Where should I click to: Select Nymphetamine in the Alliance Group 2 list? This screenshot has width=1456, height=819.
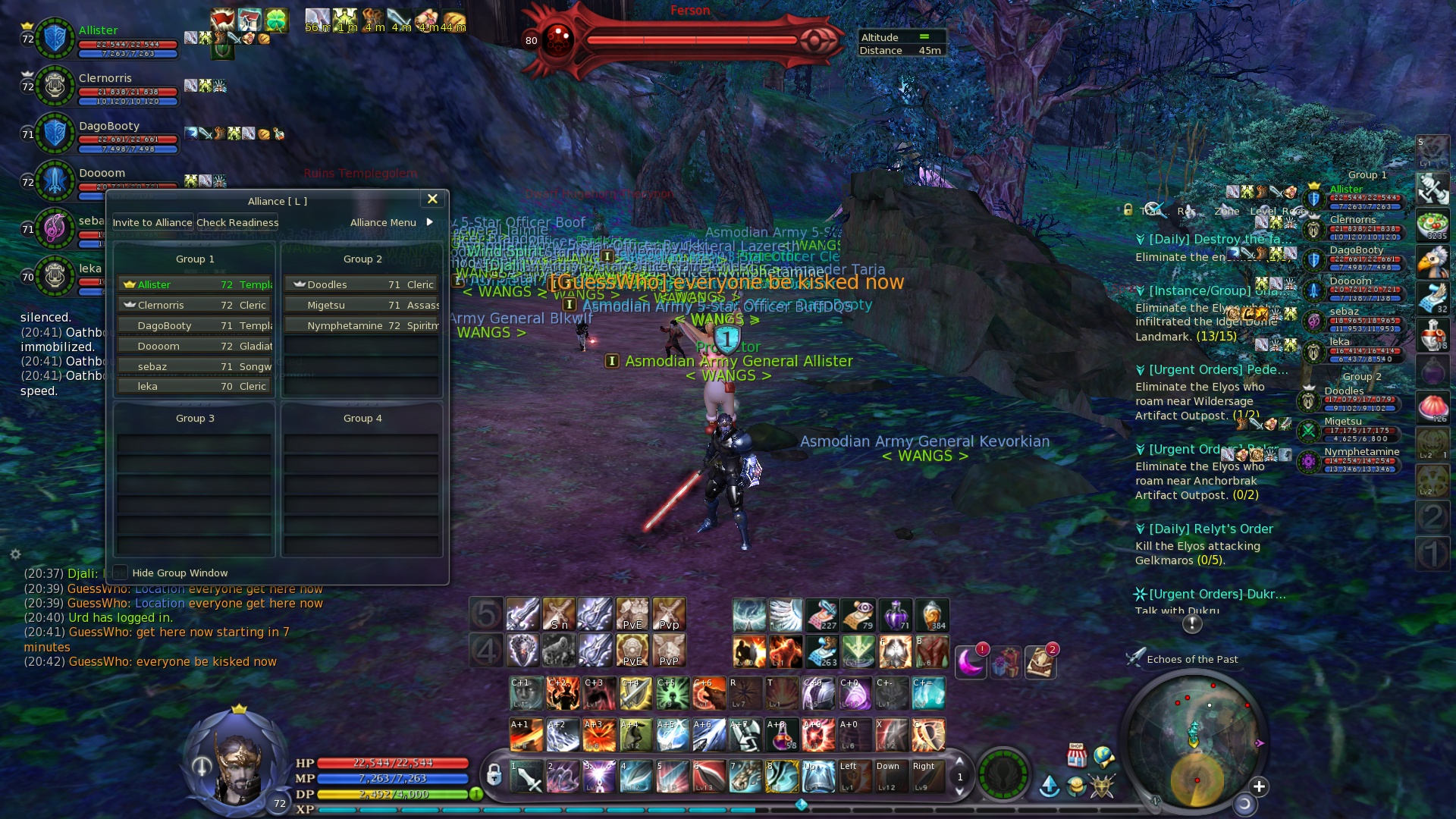pyautogui.click(x=362, y=325)
